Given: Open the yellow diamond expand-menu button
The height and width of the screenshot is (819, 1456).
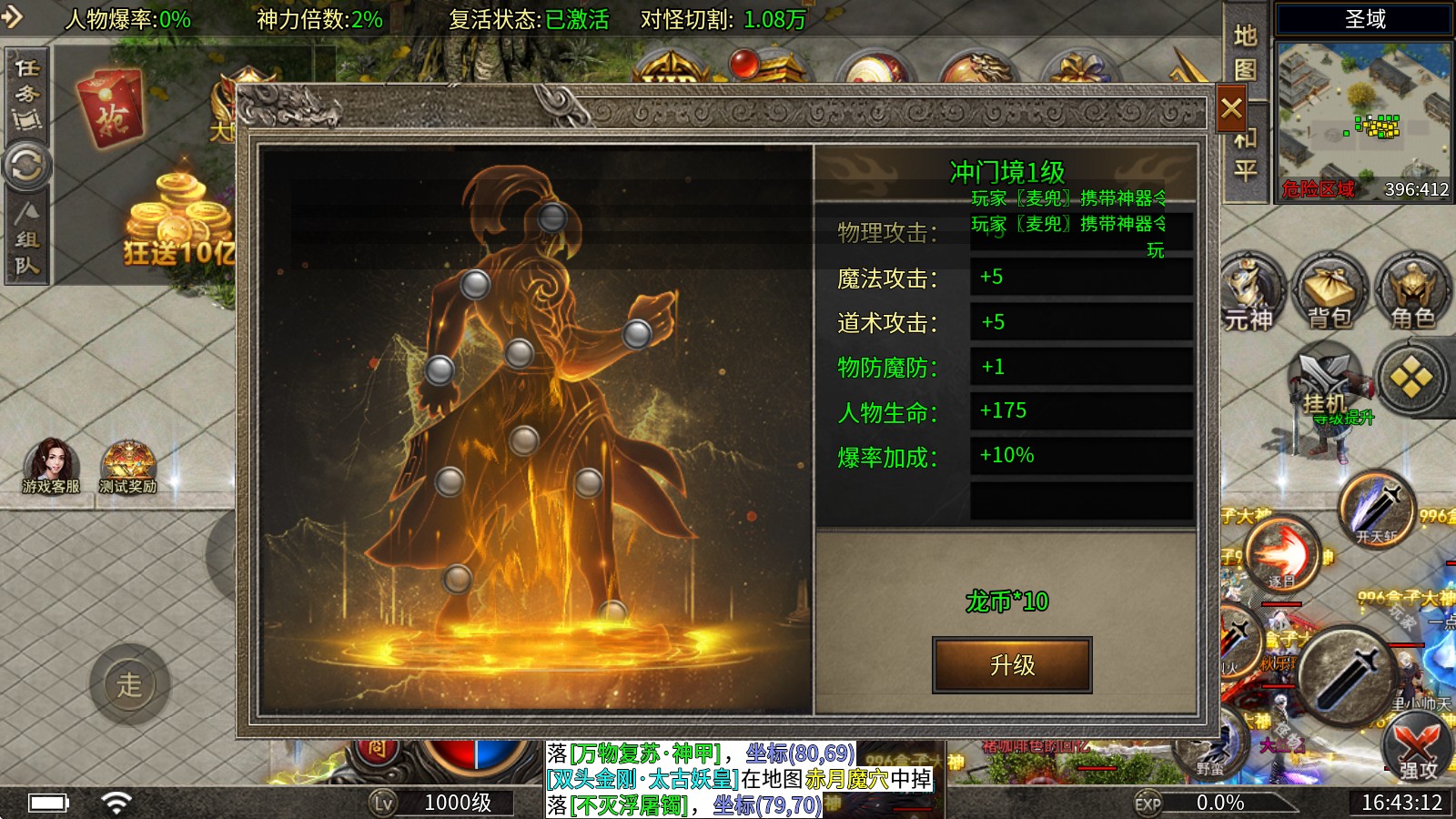Looking at the screenshot, I should pos(1411,378).
